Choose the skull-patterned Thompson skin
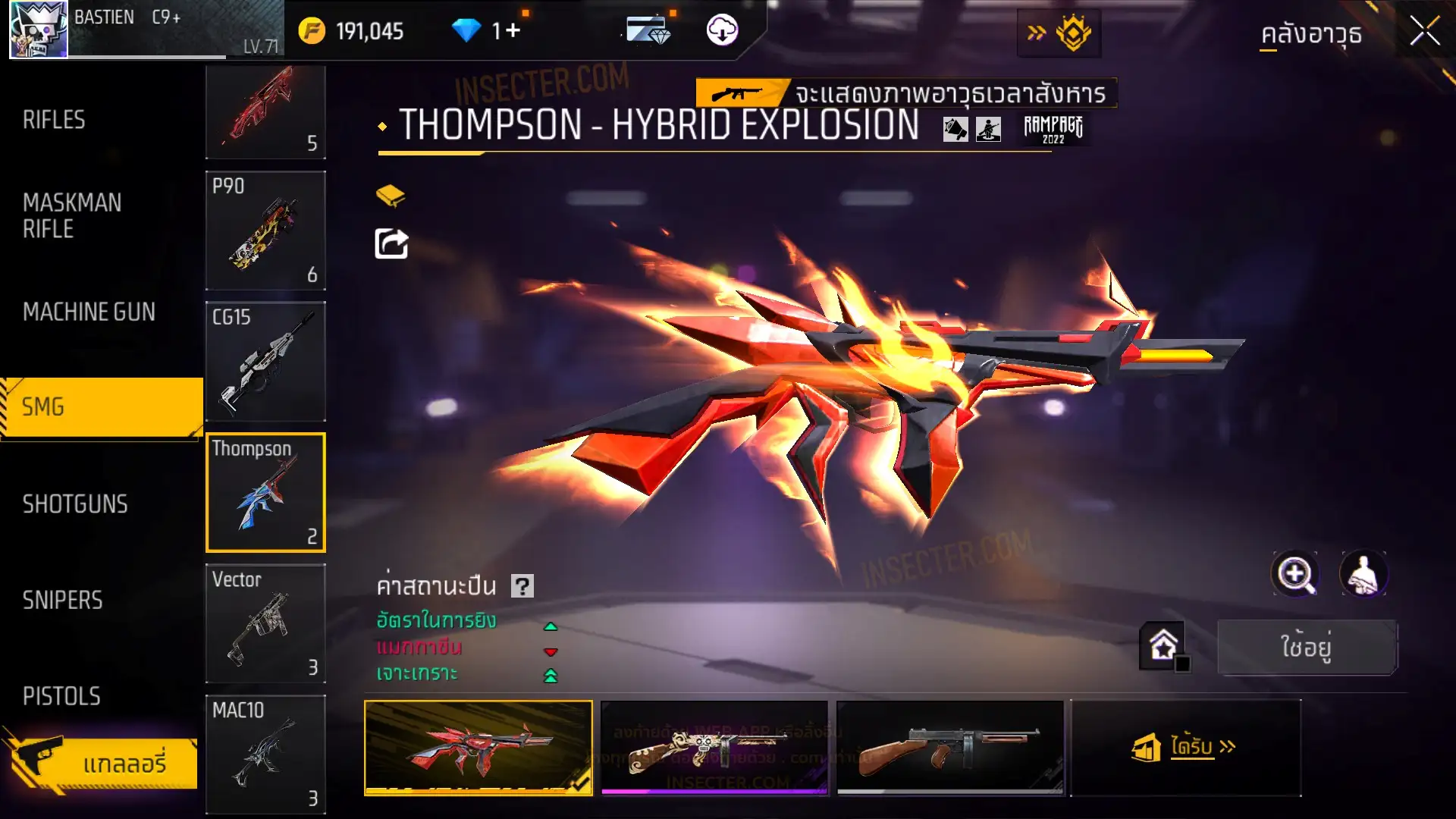 (714, 748)
